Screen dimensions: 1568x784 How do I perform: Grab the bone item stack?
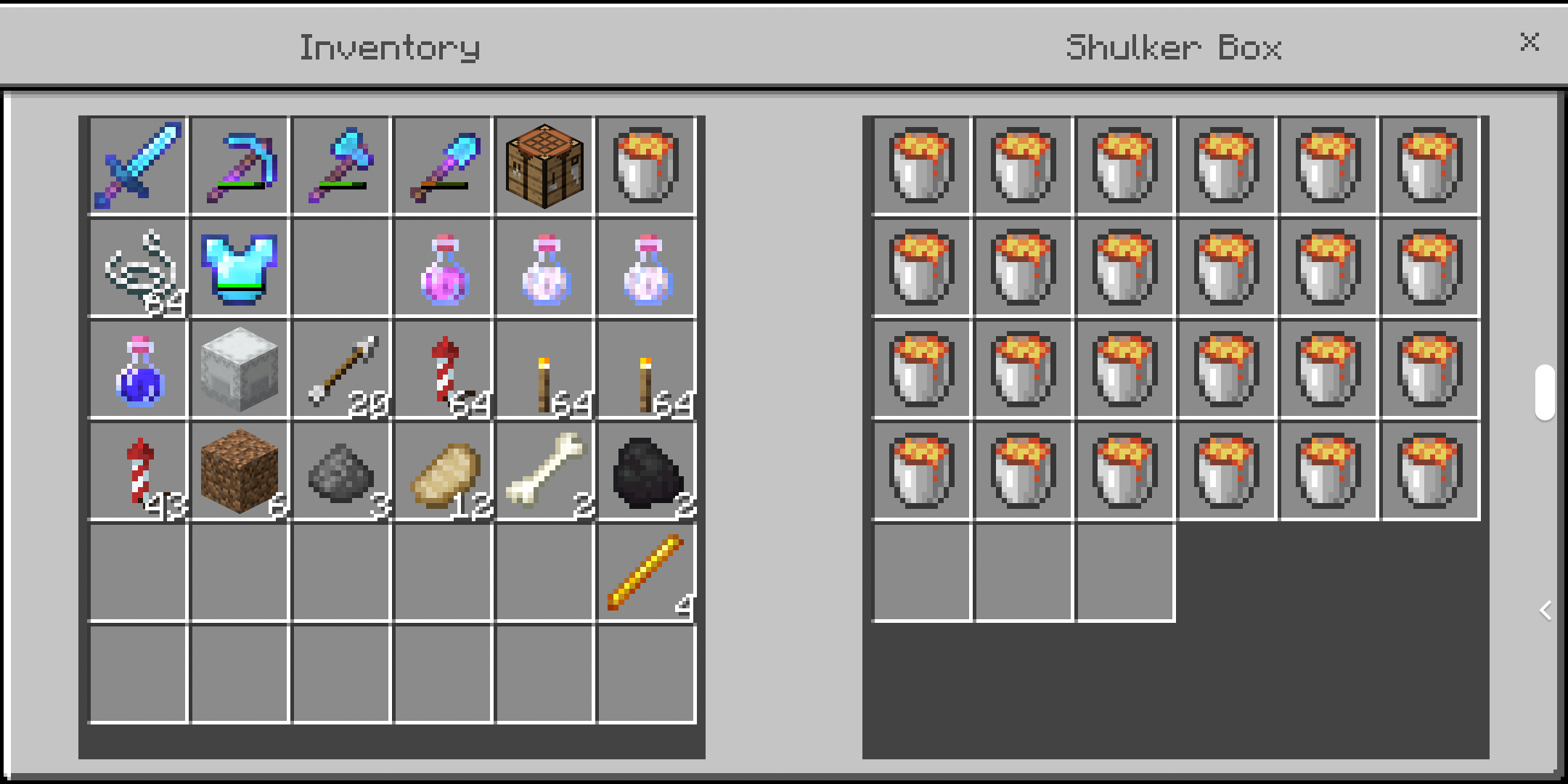545,472
